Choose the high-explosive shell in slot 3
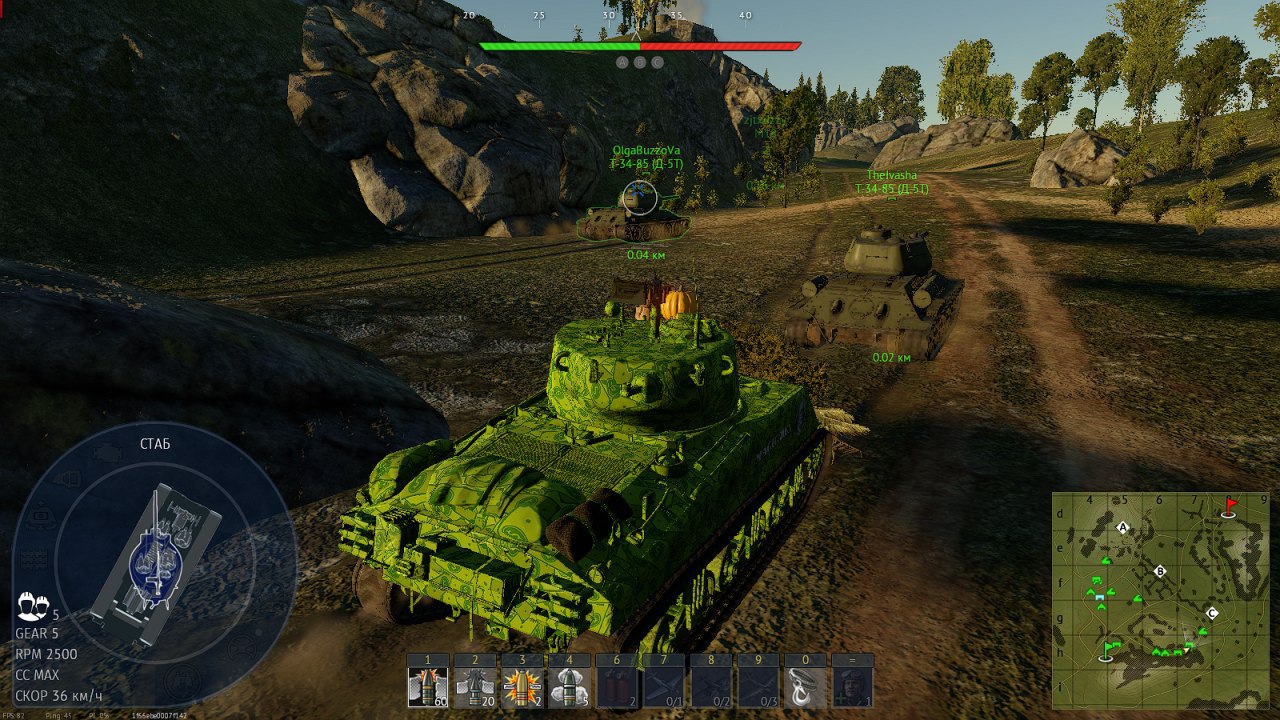This screenshot has width=1280, height=720. tap(522, 688)
